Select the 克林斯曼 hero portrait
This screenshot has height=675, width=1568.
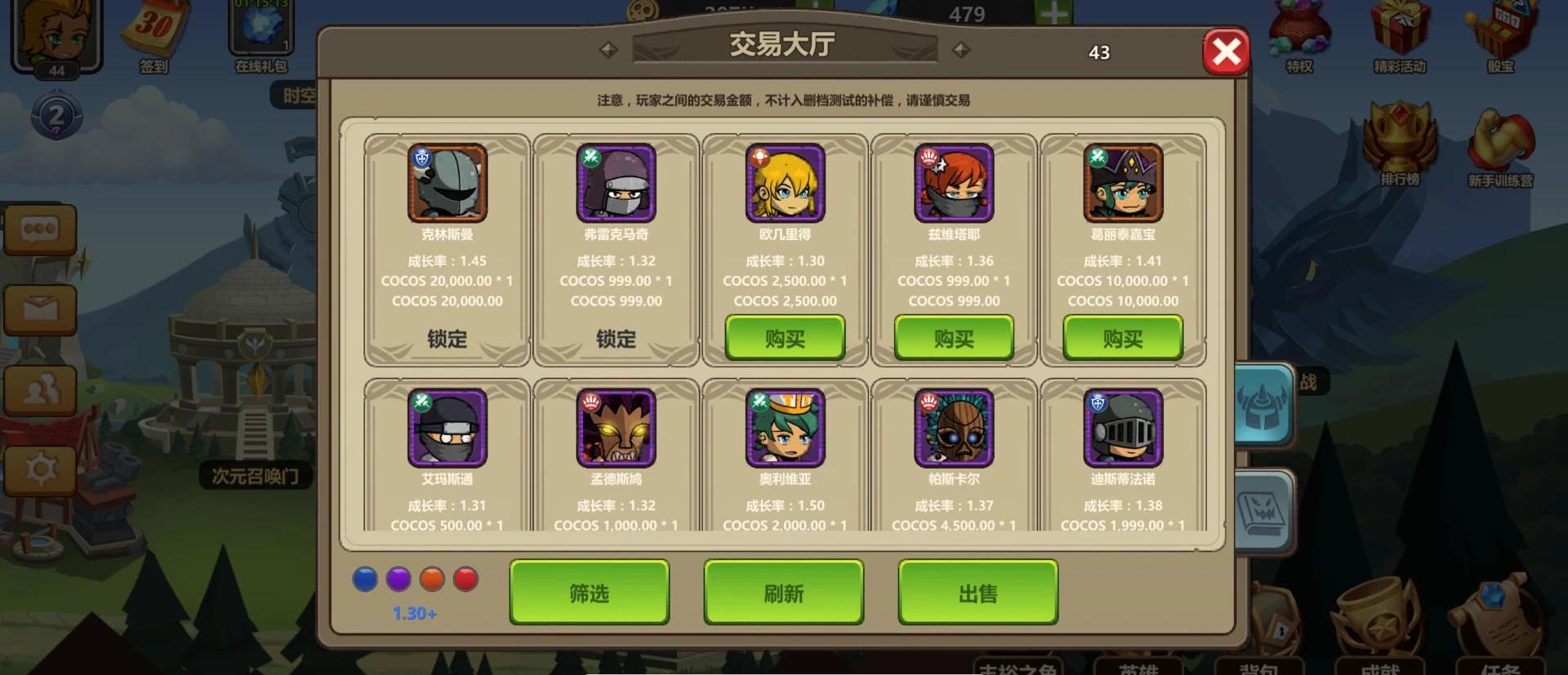pos(448,184)
